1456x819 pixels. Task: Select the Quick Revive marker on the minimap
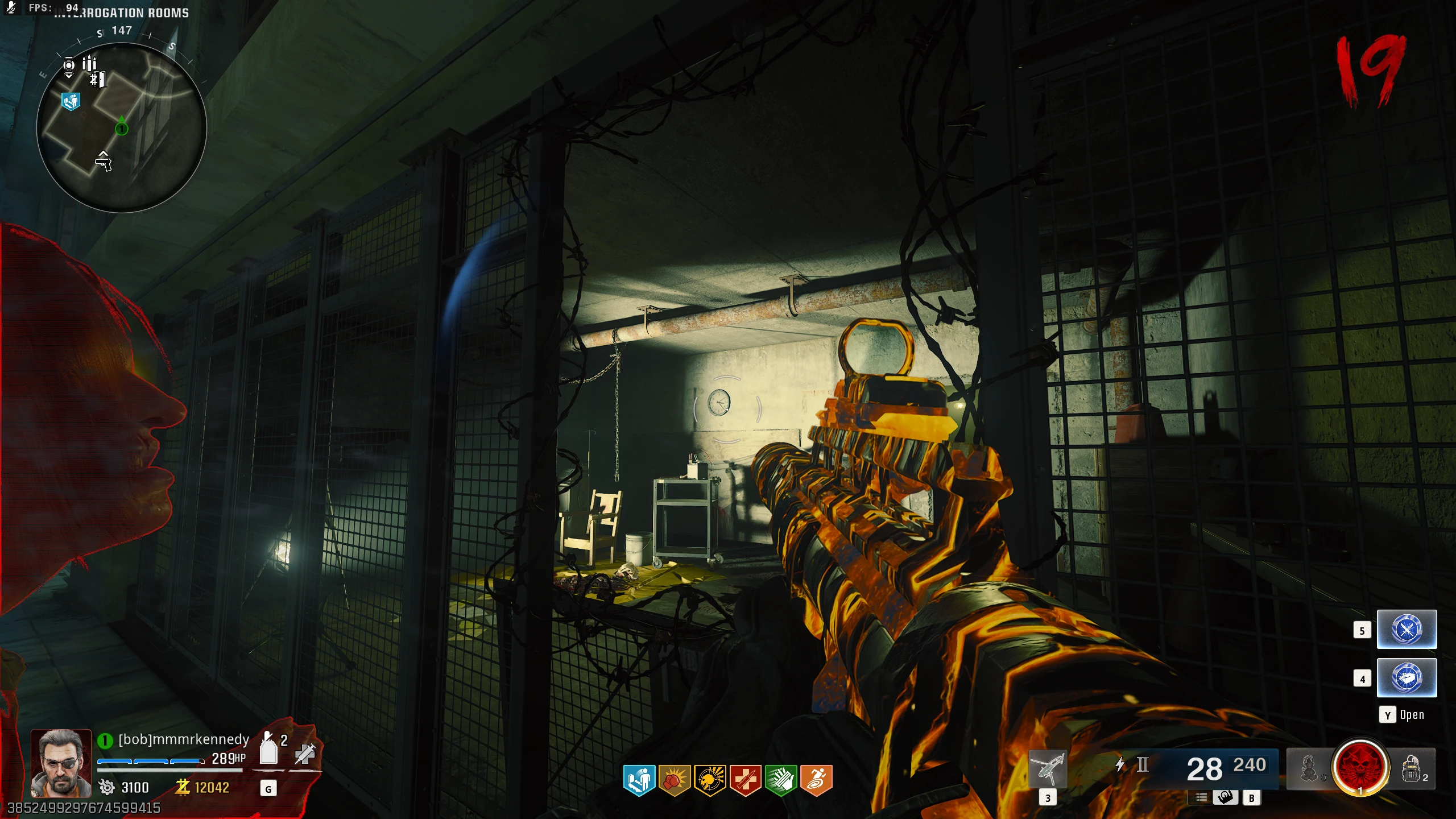[x=71, y=102]
